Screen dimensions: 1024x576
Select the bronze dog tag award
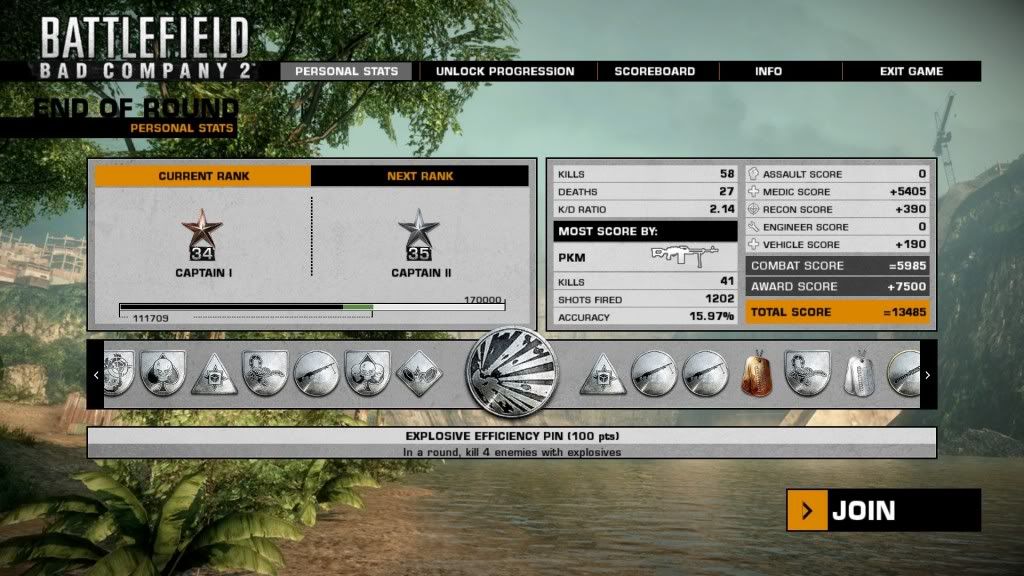[x=759, y=374]
